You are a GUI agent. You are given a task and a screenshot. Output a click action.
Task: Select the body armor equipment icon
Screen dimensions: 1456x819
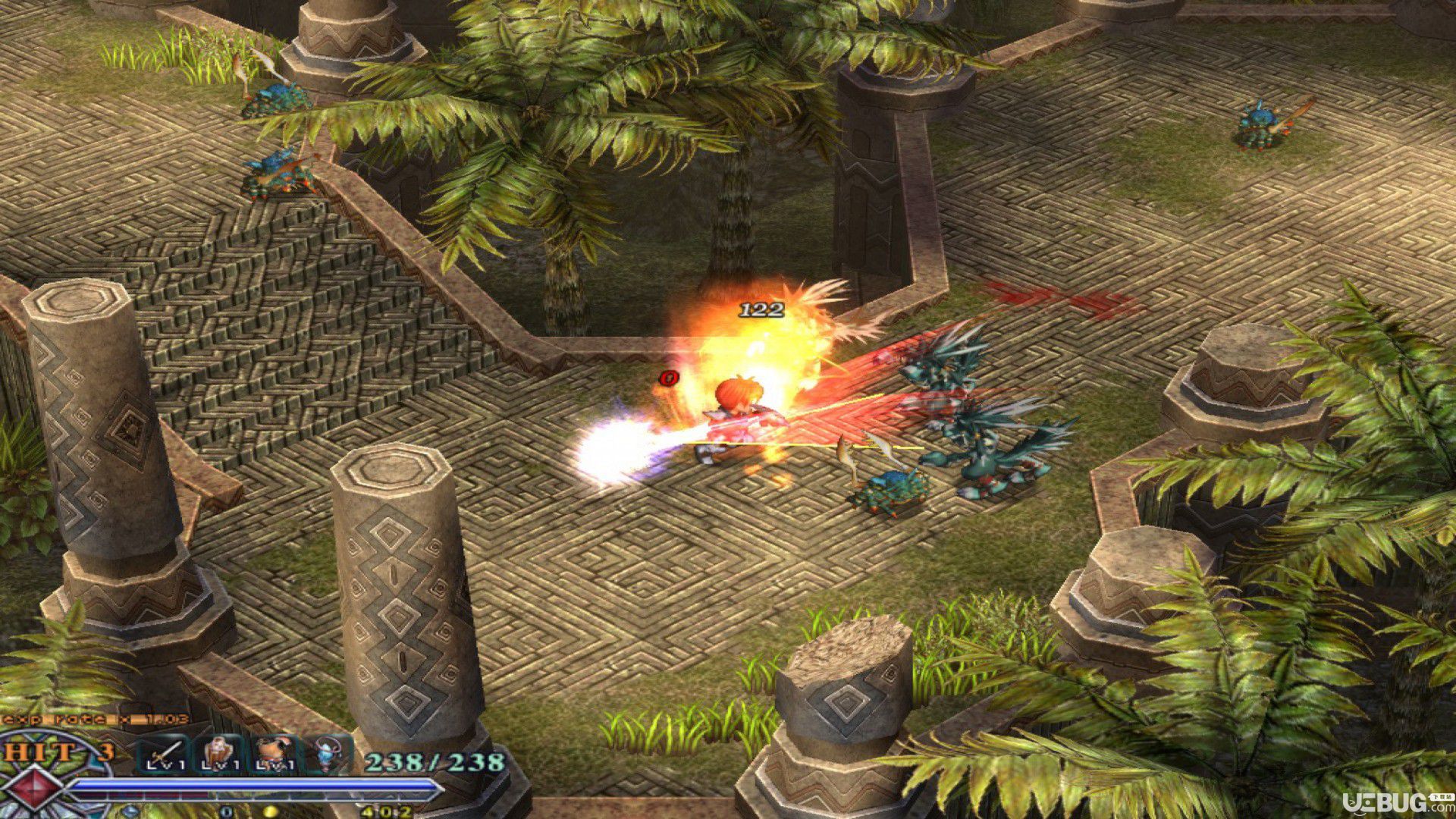pos(272,755)
